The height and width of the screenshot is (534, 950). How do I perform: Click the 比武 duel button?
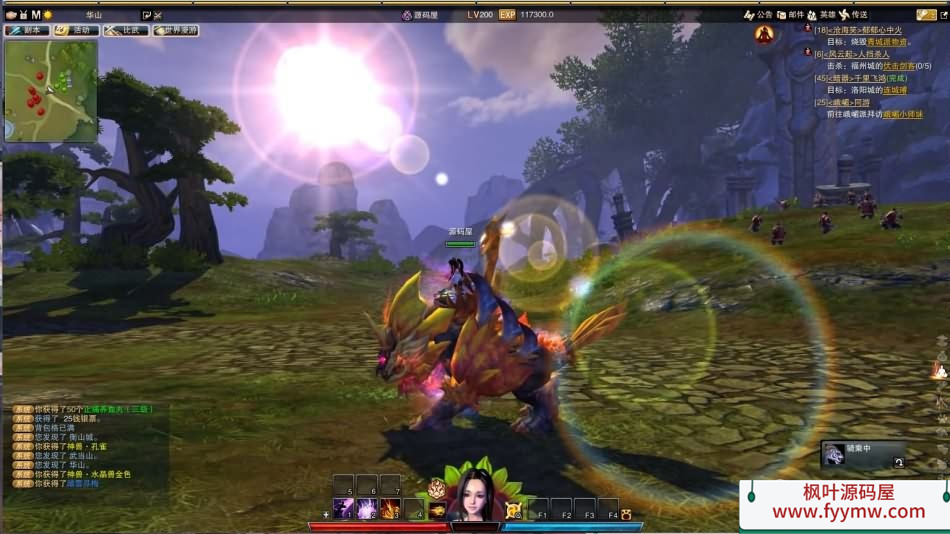click(125, 30)
